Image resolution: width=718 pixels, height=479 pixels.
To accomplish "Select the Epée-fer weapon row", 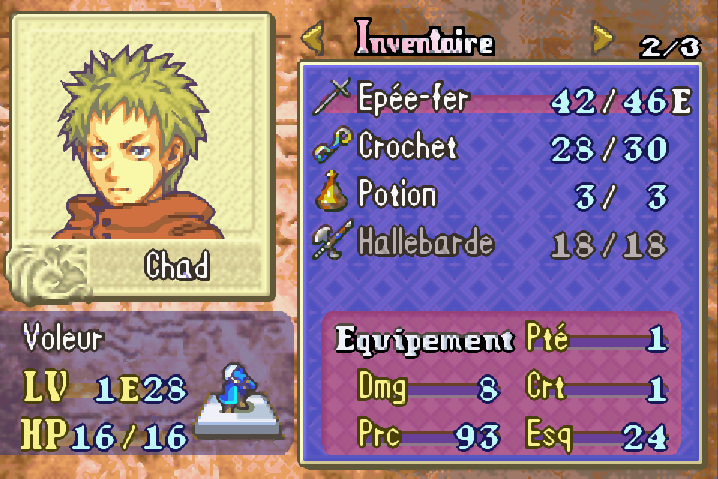I will tap(500, 100).
